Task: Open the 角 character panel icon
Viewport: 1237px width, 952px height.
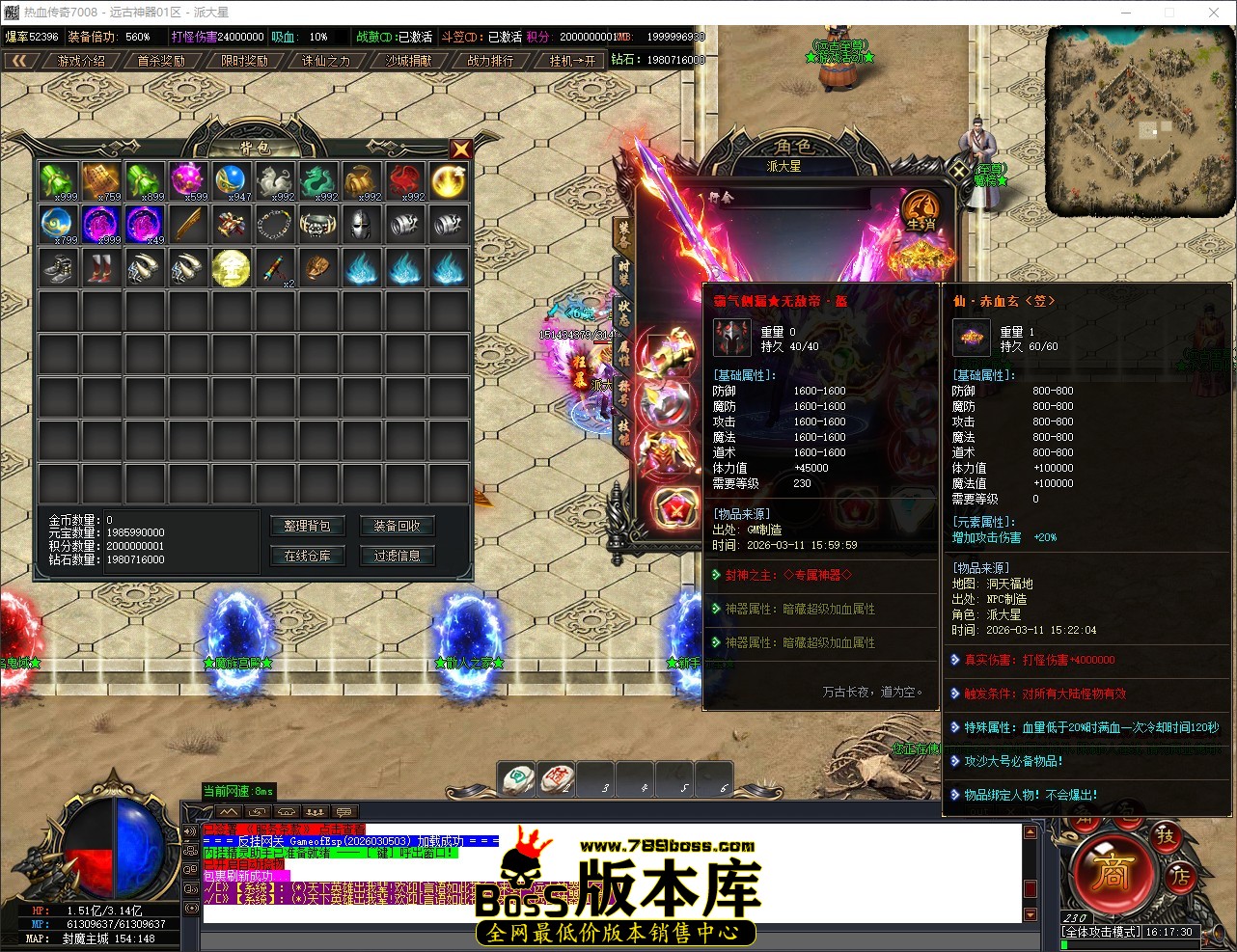Action: tap(1085, 823)
